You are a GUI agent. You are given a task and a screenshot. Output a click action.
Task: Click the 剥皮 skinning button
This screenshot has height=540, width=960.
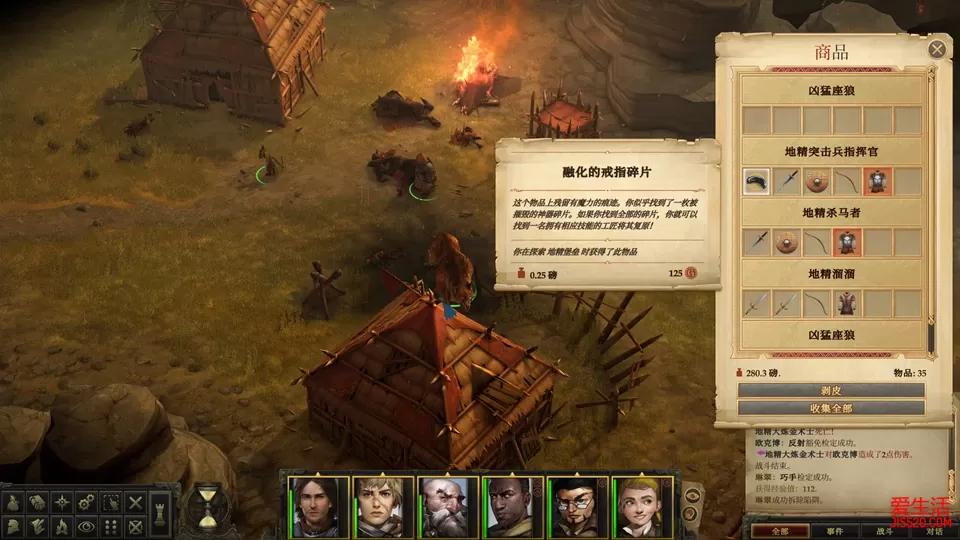tap(831, 390)
